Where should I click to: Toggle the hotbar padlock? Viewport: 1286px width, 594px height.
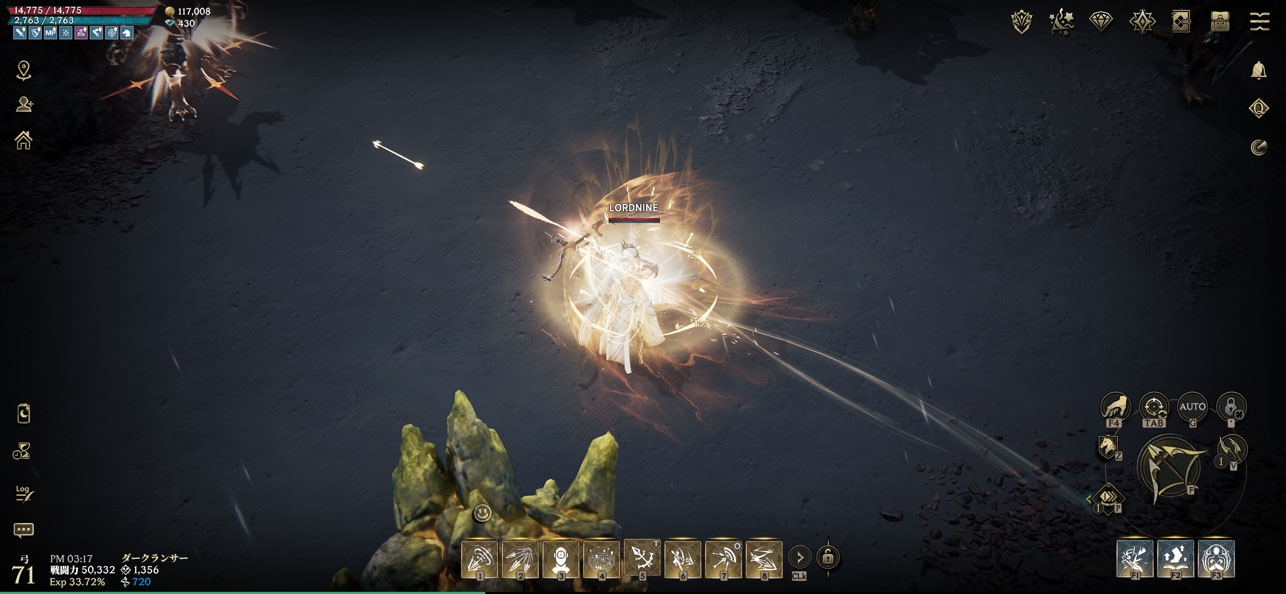point(827,557)
